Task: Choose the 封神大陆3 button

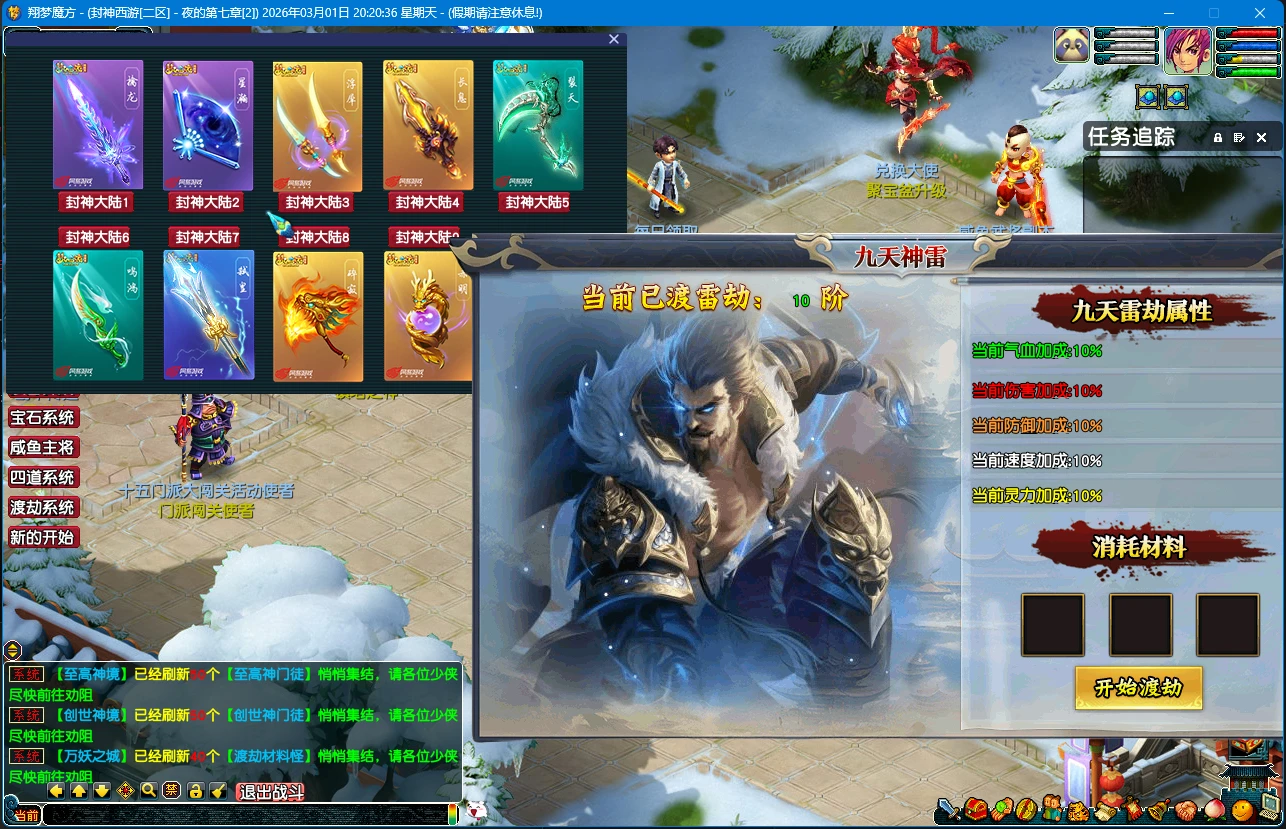Action: [x=318, y=202]
